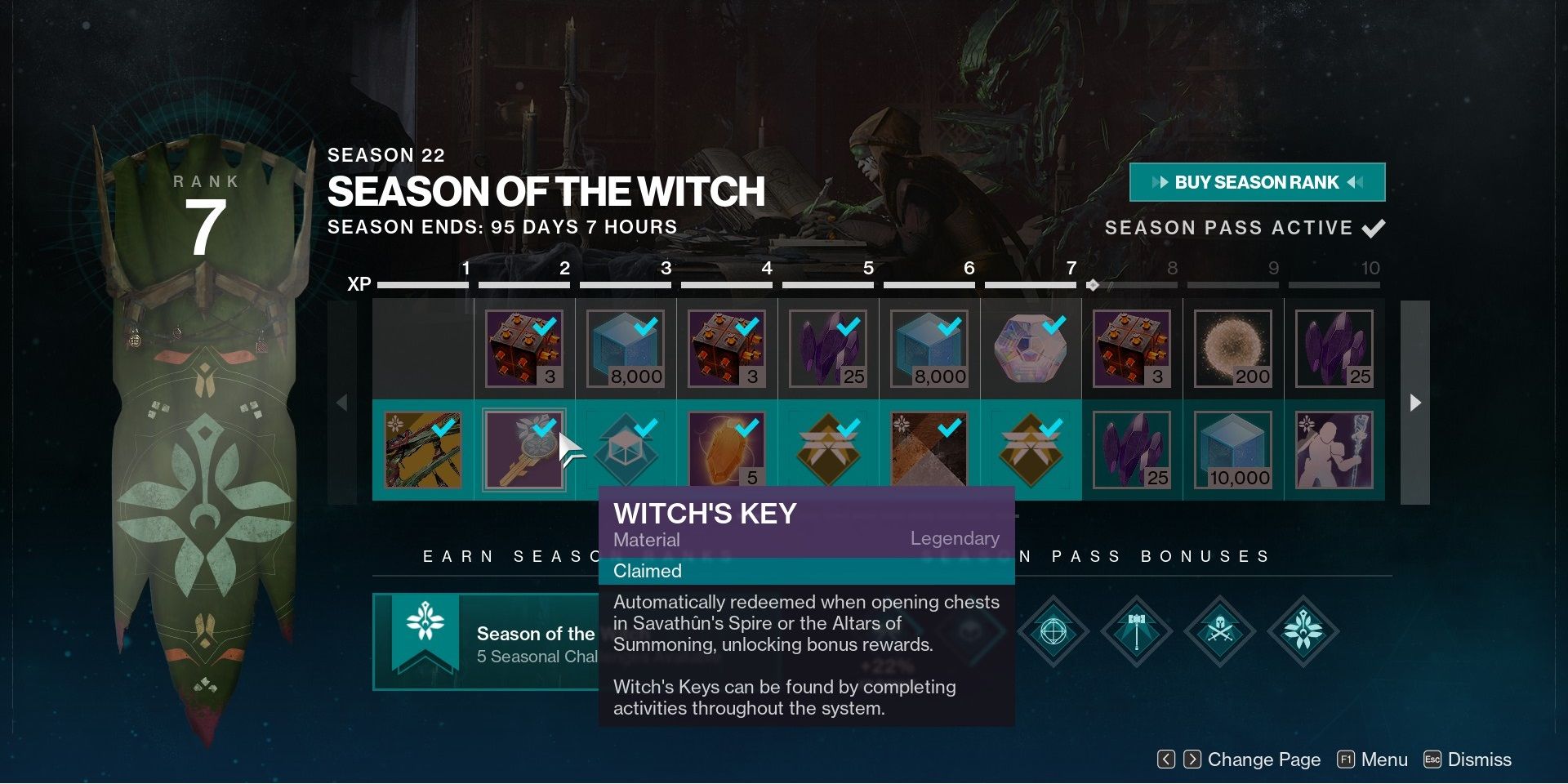Select the Upgrade Module reward showing 3
This screenshot has width=1568, height=784.
(x=524, y=347)
